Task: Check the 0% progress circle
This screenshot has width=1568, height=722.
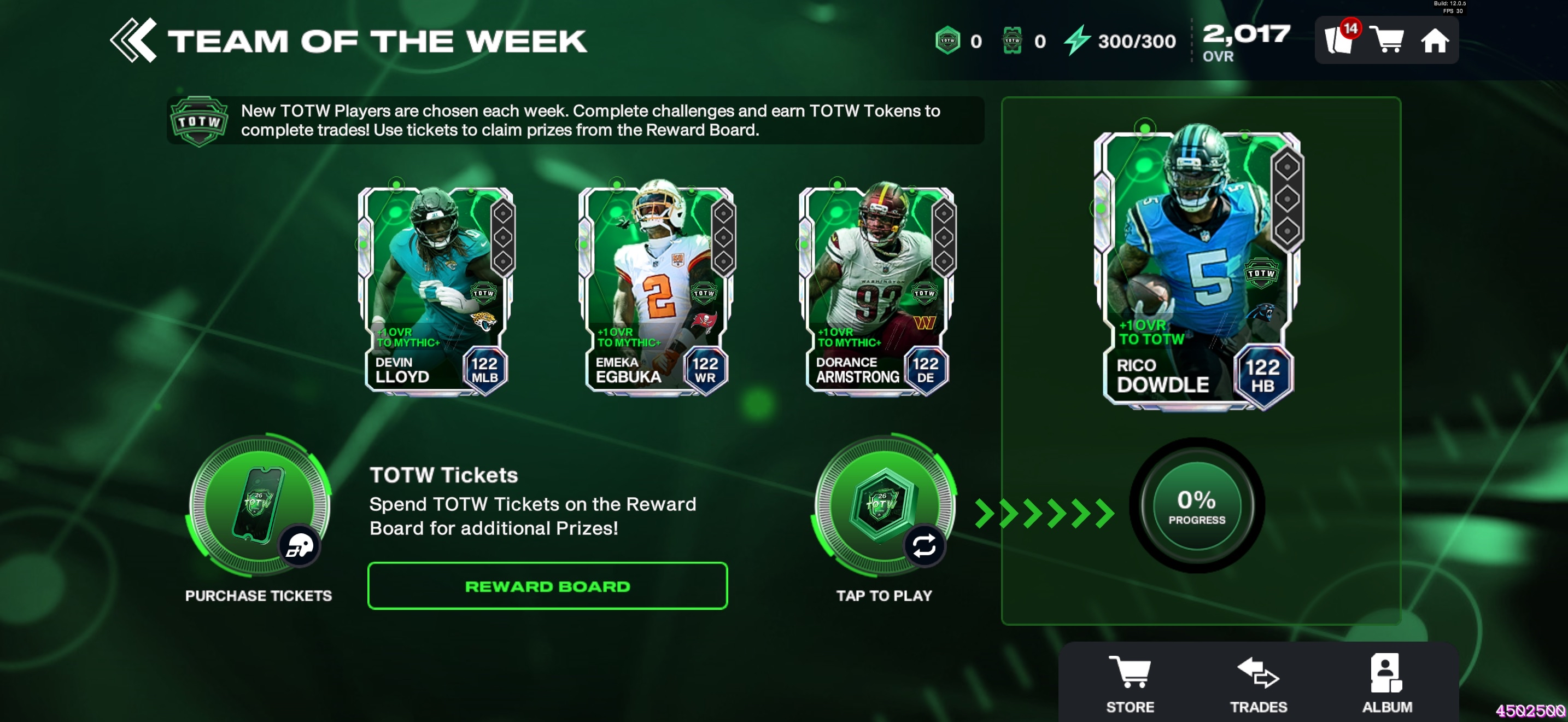Action: 1196,505
